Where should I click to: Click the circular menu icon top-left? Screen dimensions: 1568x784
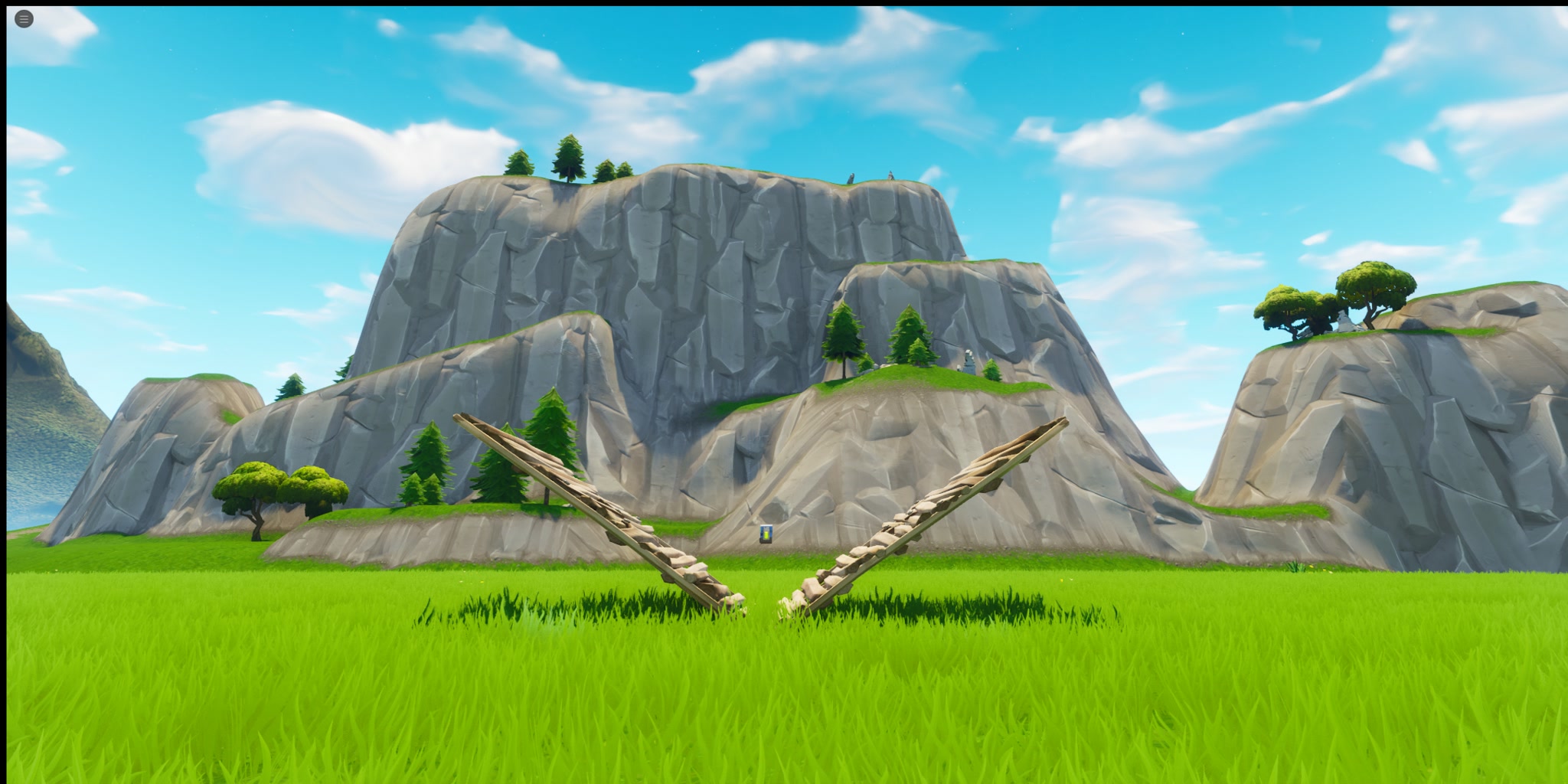pyautogui.click(x=22, y=18)
